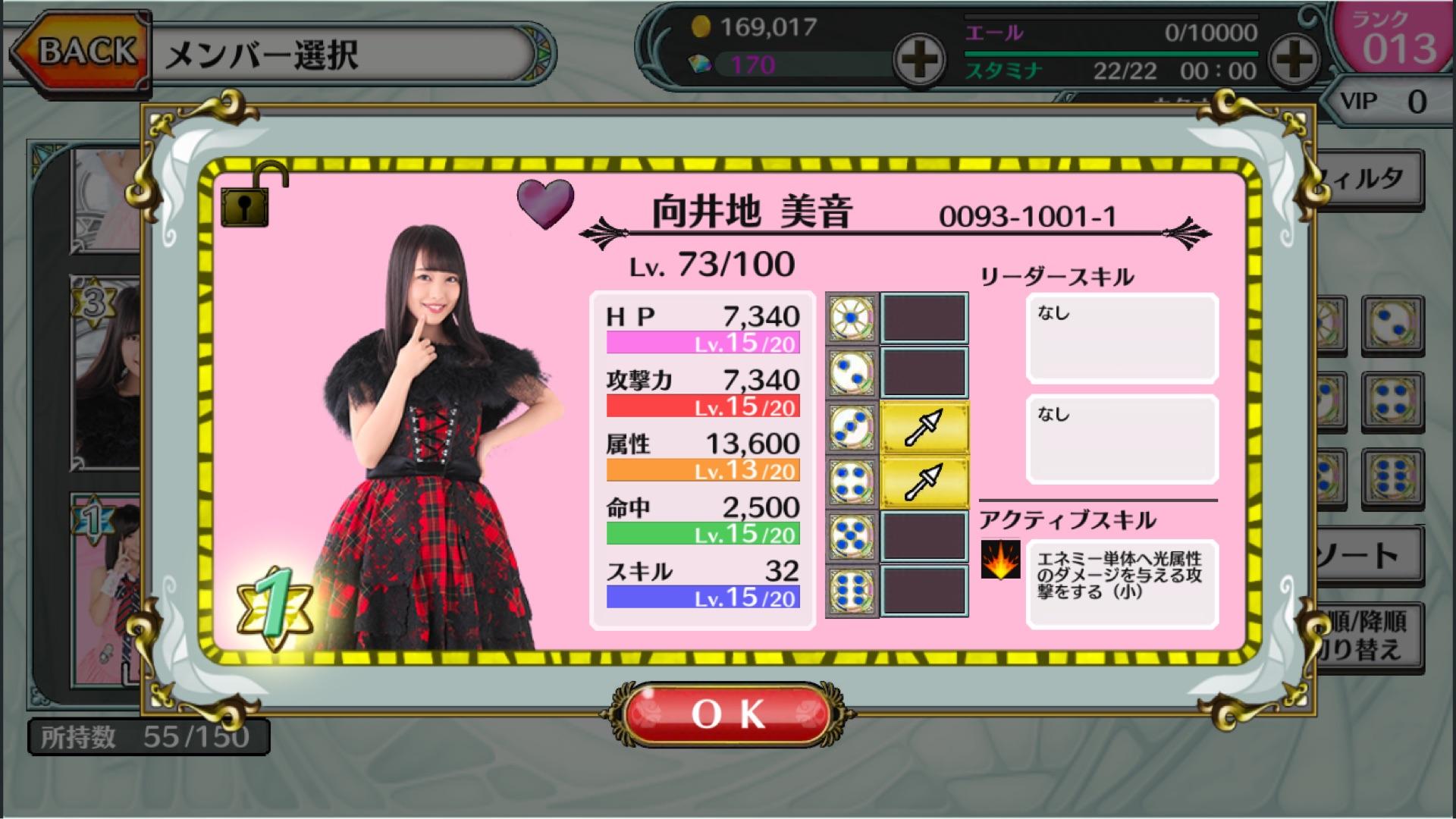Image resolution: width=1456 pixels, height=819 pixels.
Task: Select the three-dot dice spear slot
Action: pos(924,428)
